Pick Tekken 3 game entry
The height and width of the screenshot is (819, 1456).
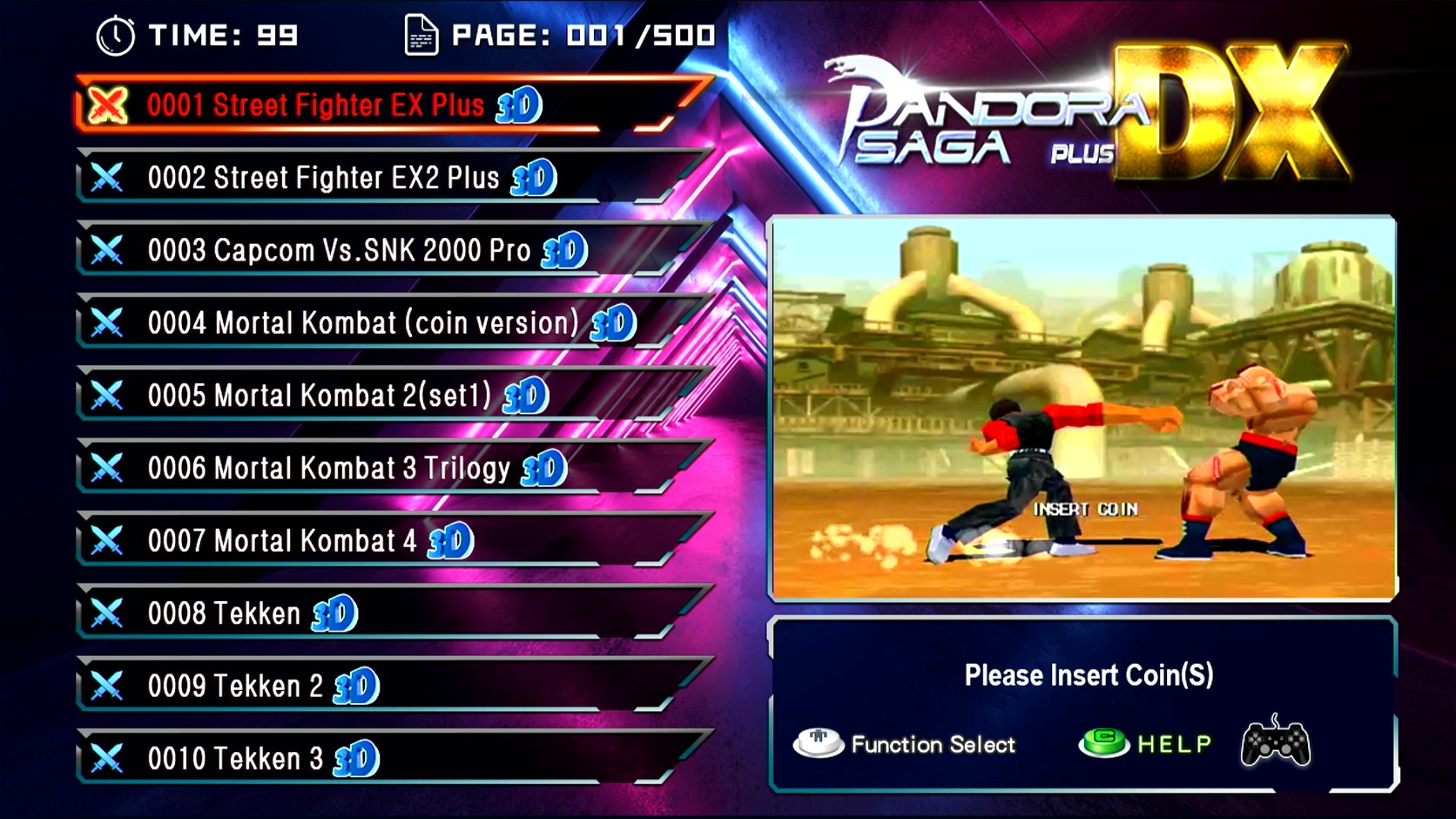(x=235, y=759)
